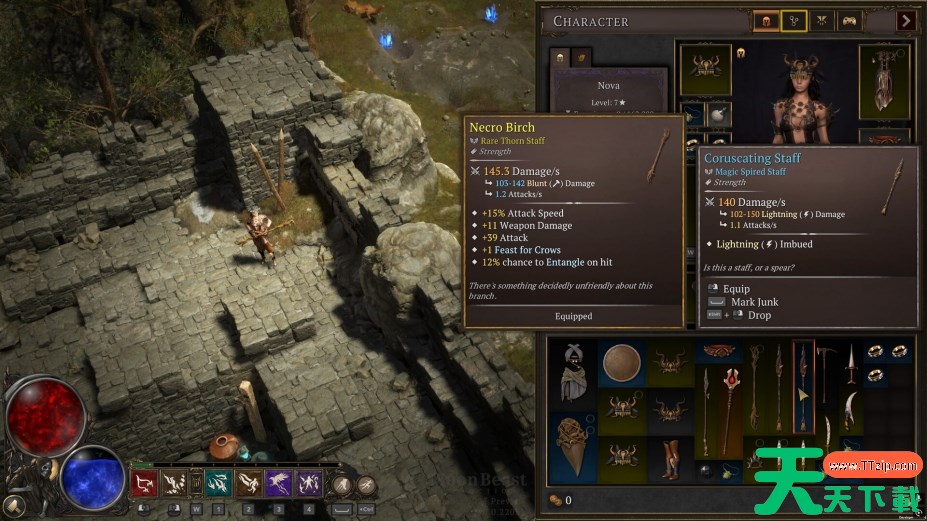Close the Character panel with the arrow button

[x=906, y=20]
